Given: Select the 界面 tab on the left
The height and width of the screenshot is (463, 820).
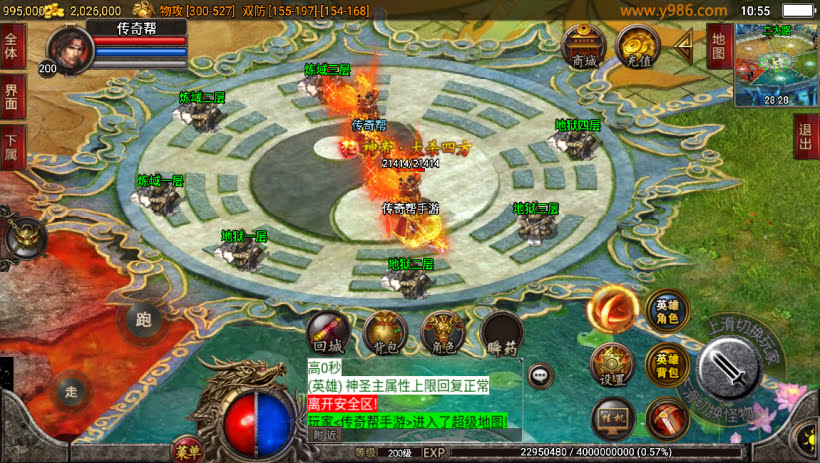Looking at the screenshot, I should click(12, 97).
